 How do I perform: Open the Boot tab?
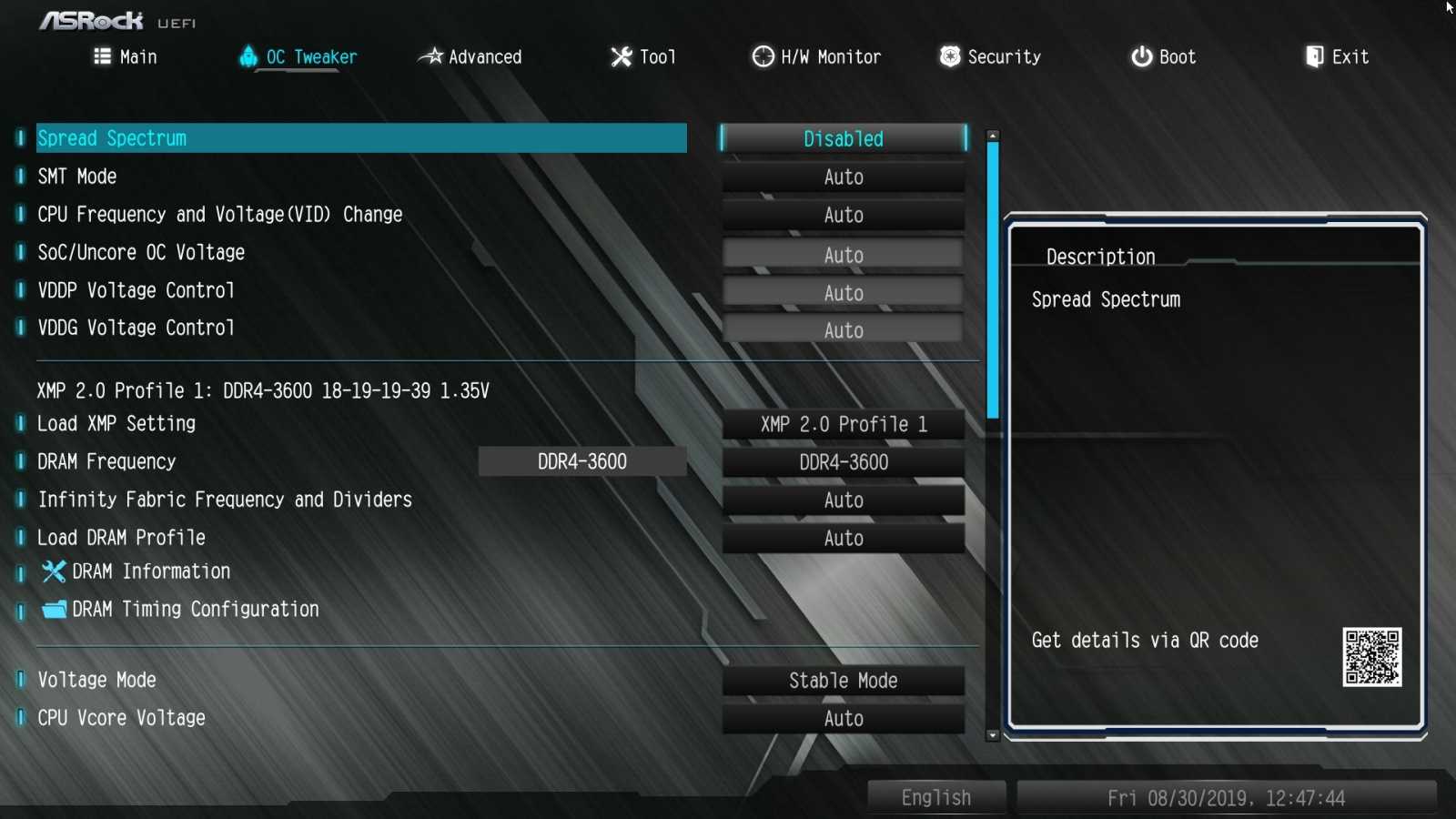tap(1163, 57)
